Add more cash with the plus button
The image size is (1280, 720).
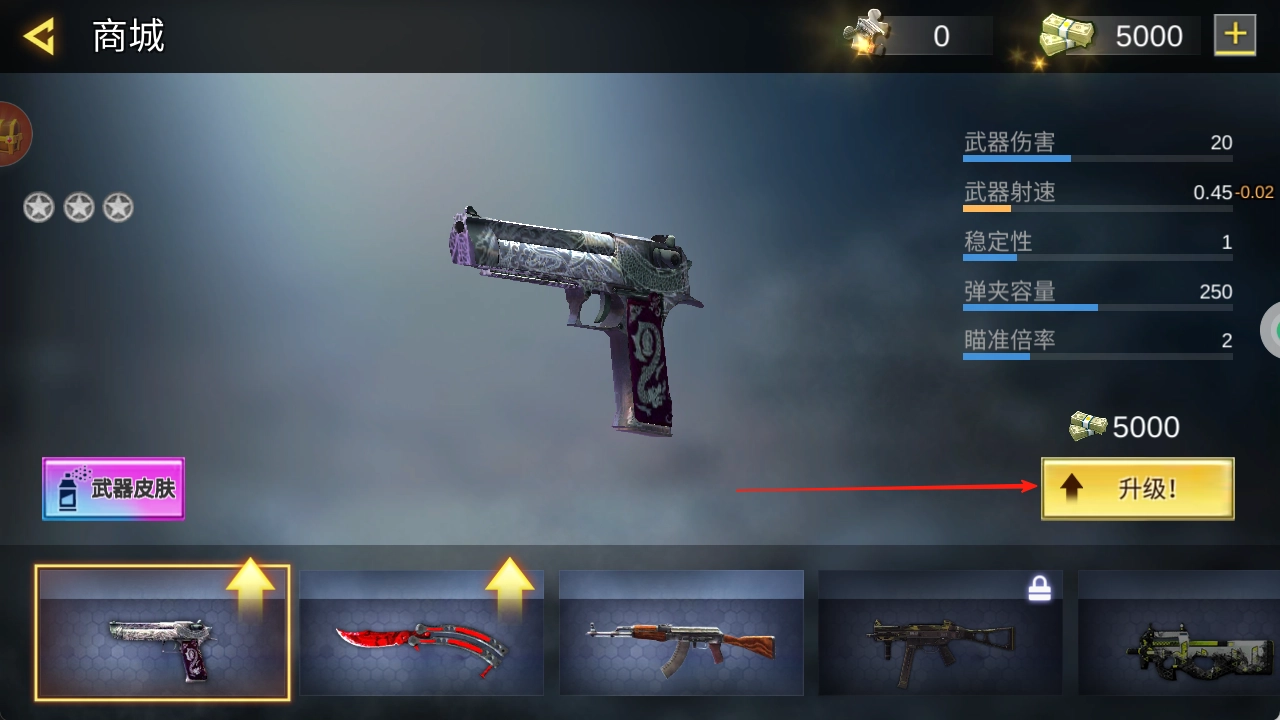[1235, 36]
